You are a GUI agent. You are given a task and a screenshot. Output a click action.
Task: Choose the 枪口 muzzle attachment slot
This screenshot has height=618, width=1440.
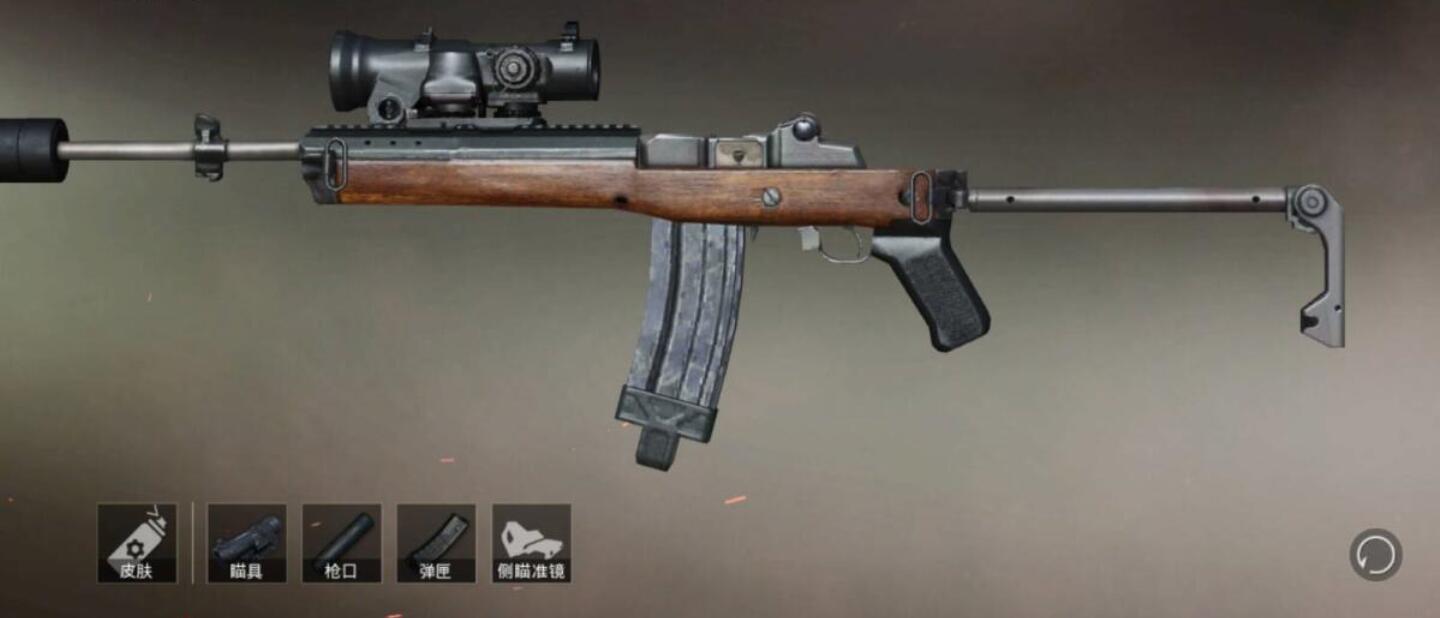point(341,543)
